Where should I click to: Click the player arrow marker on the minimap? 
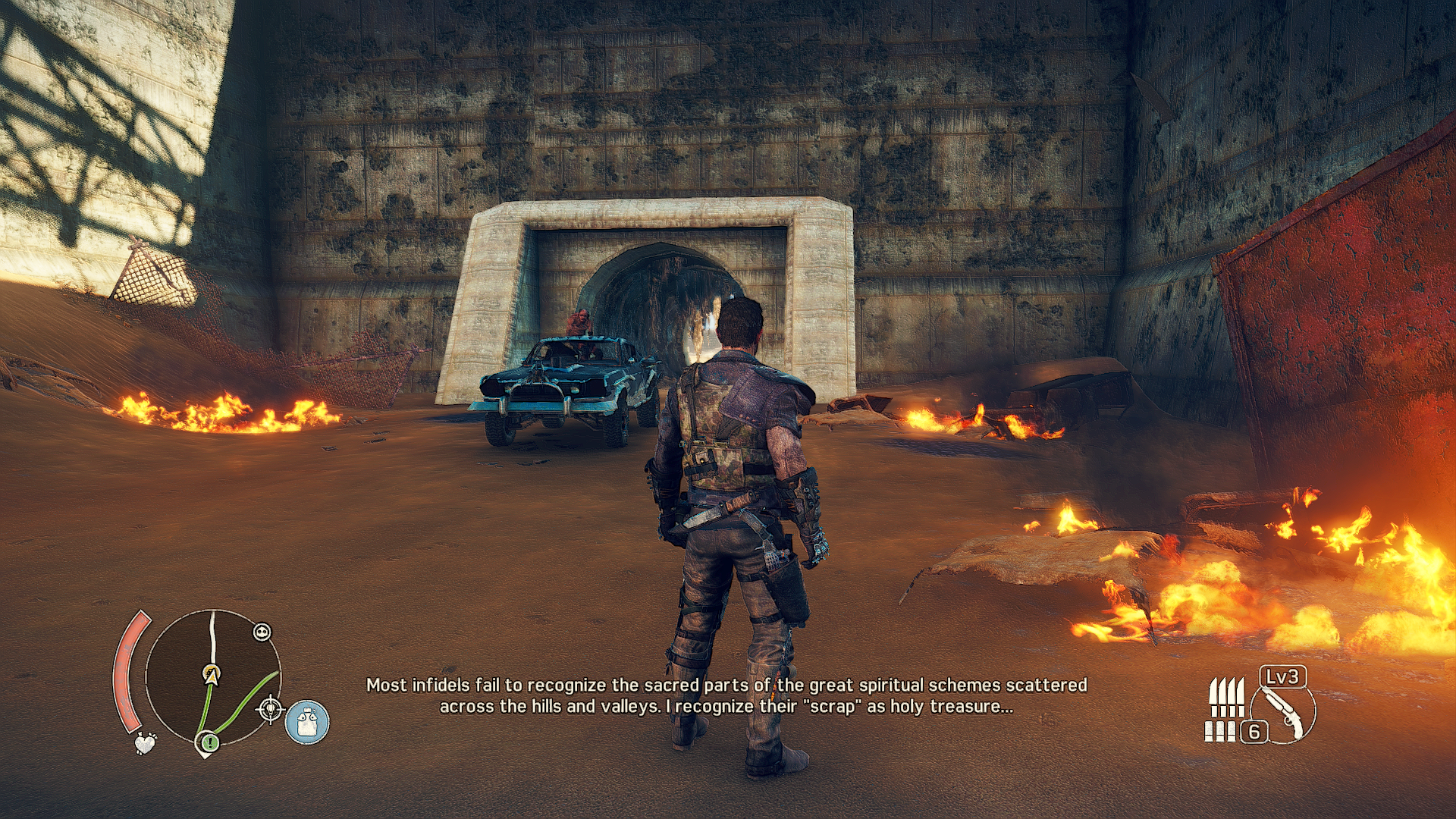tap(212, 674)
